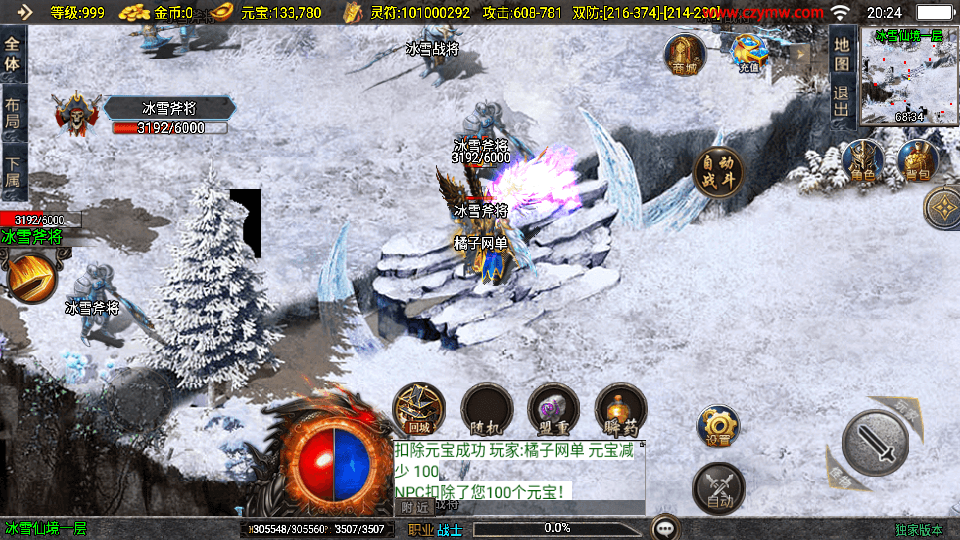Open the 冰雪仙境 minimap
This screenshot has height=540, width=960.
pos(909,78)
